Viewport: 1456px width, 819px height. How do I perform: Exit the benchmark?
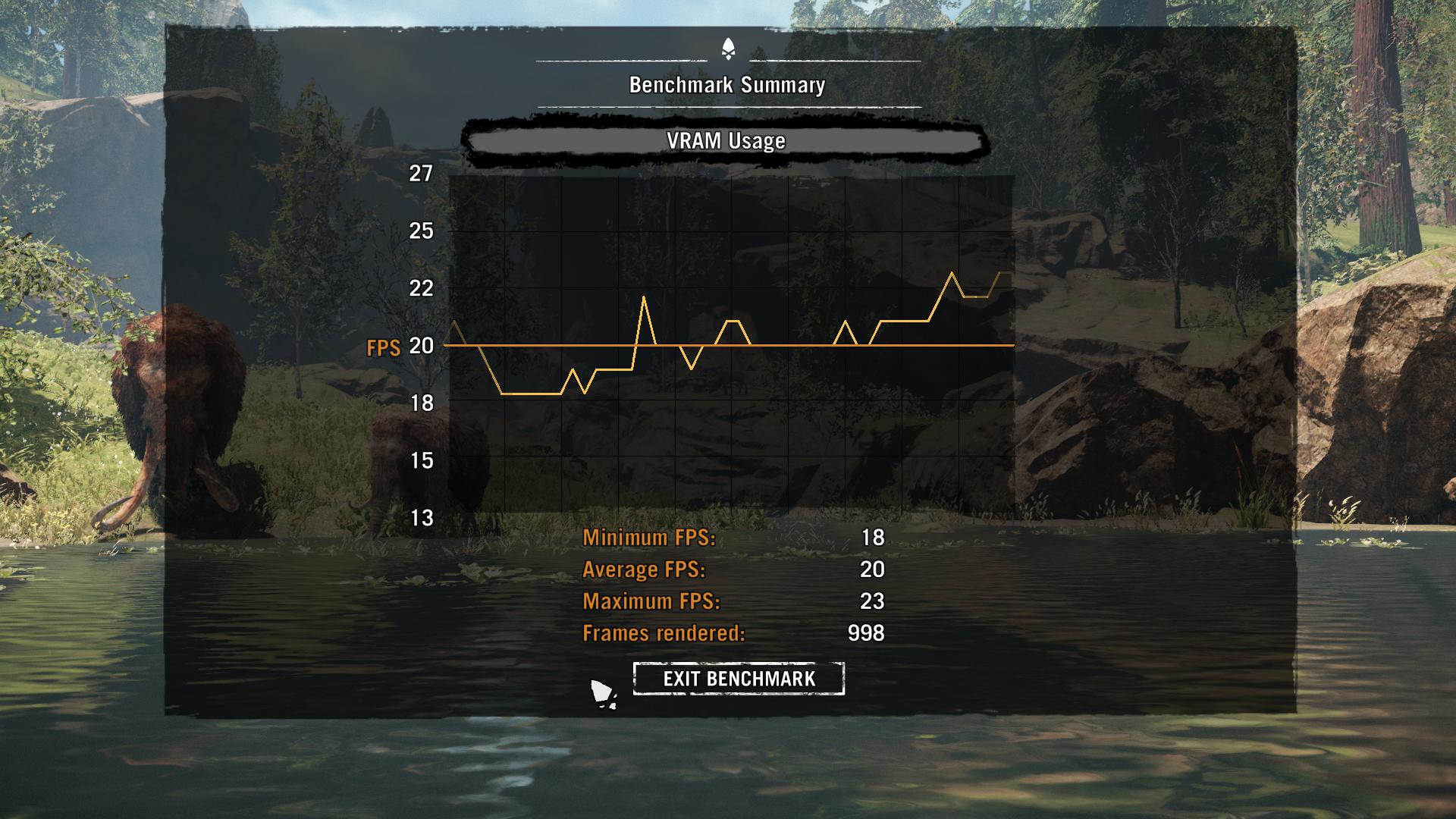tap(739, 679)
